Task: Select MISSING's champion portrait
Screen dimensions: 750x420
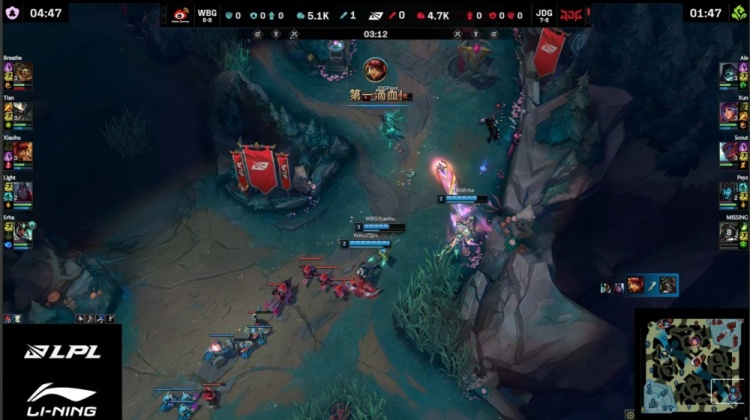Action: click(x=729, y=232)
